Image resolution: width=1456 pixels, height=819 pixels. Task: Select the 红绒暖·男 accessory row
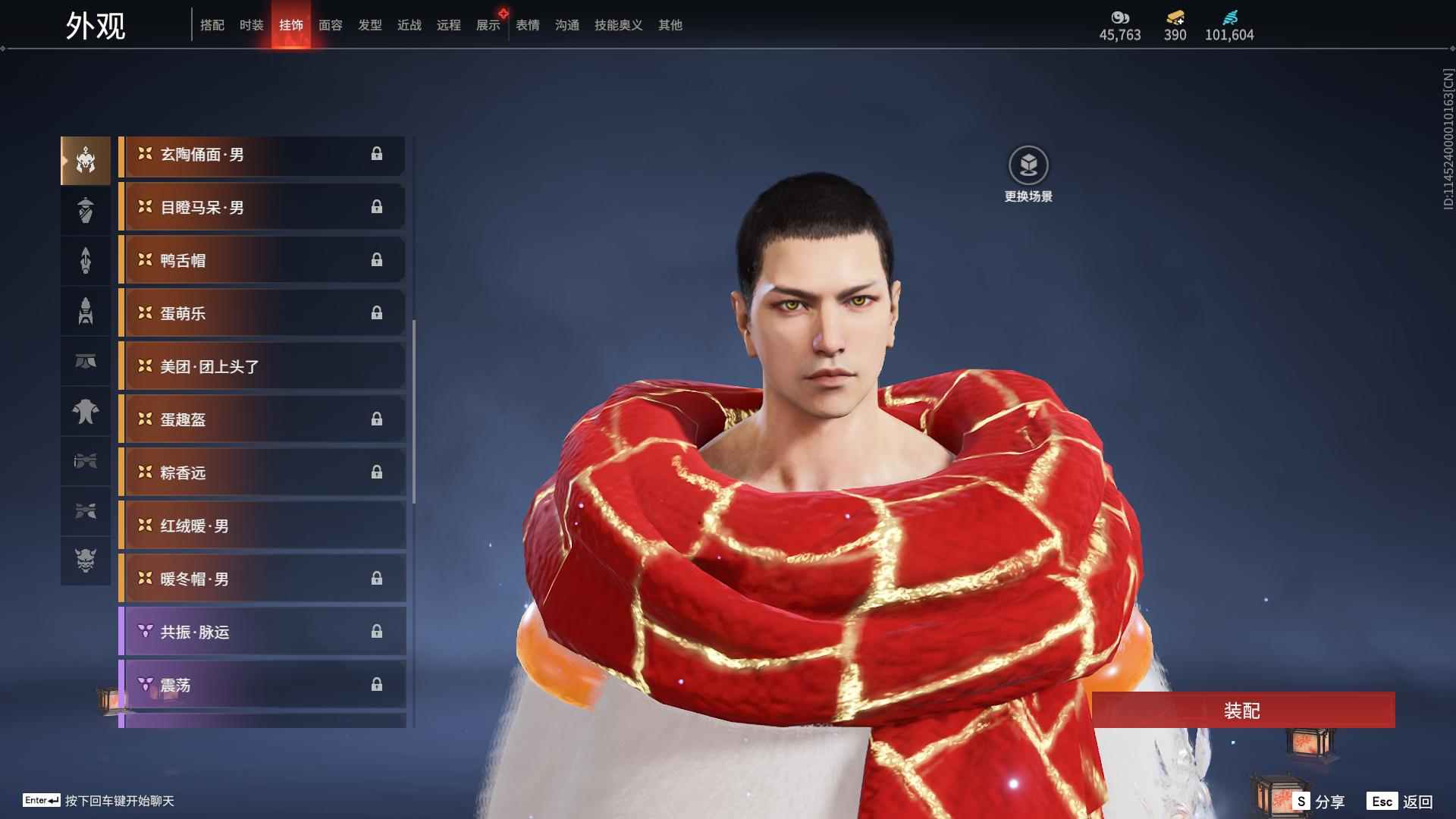(x=262, y=526)
